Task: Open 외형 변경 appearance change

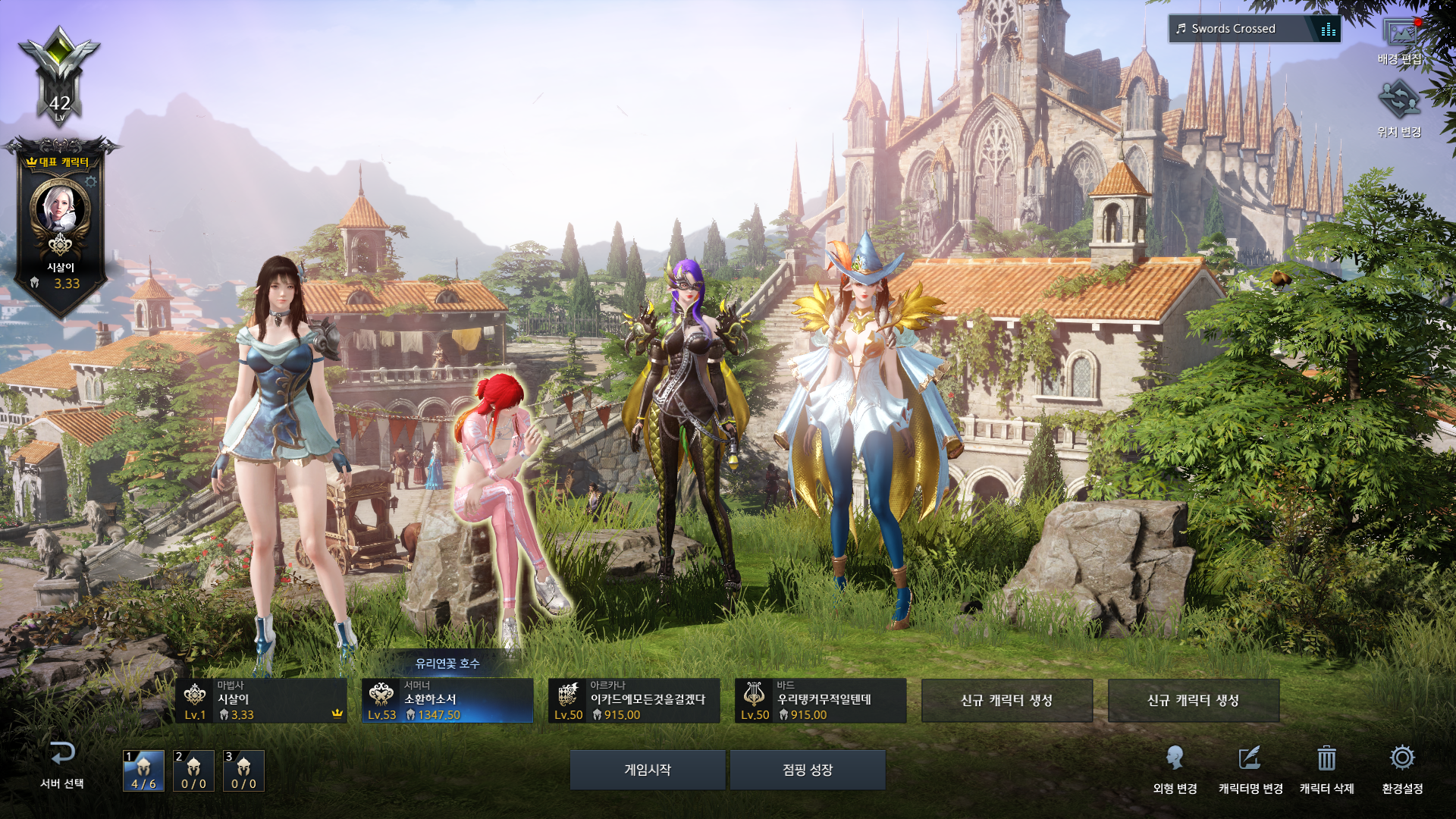Action: (x=1175, y=767)
